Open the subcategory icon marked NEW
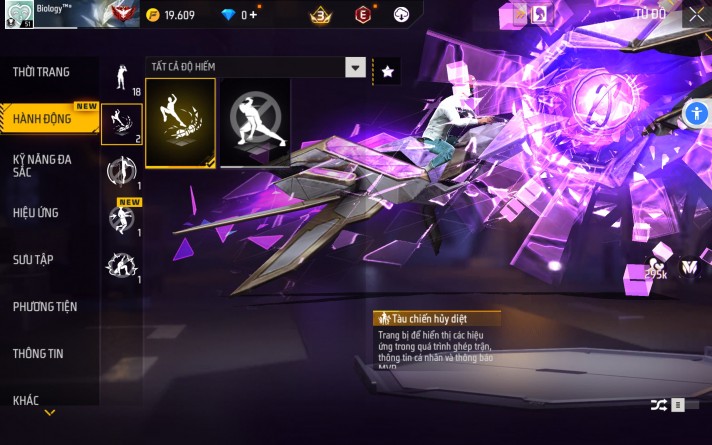712x445 pixels. coord(122,217)
